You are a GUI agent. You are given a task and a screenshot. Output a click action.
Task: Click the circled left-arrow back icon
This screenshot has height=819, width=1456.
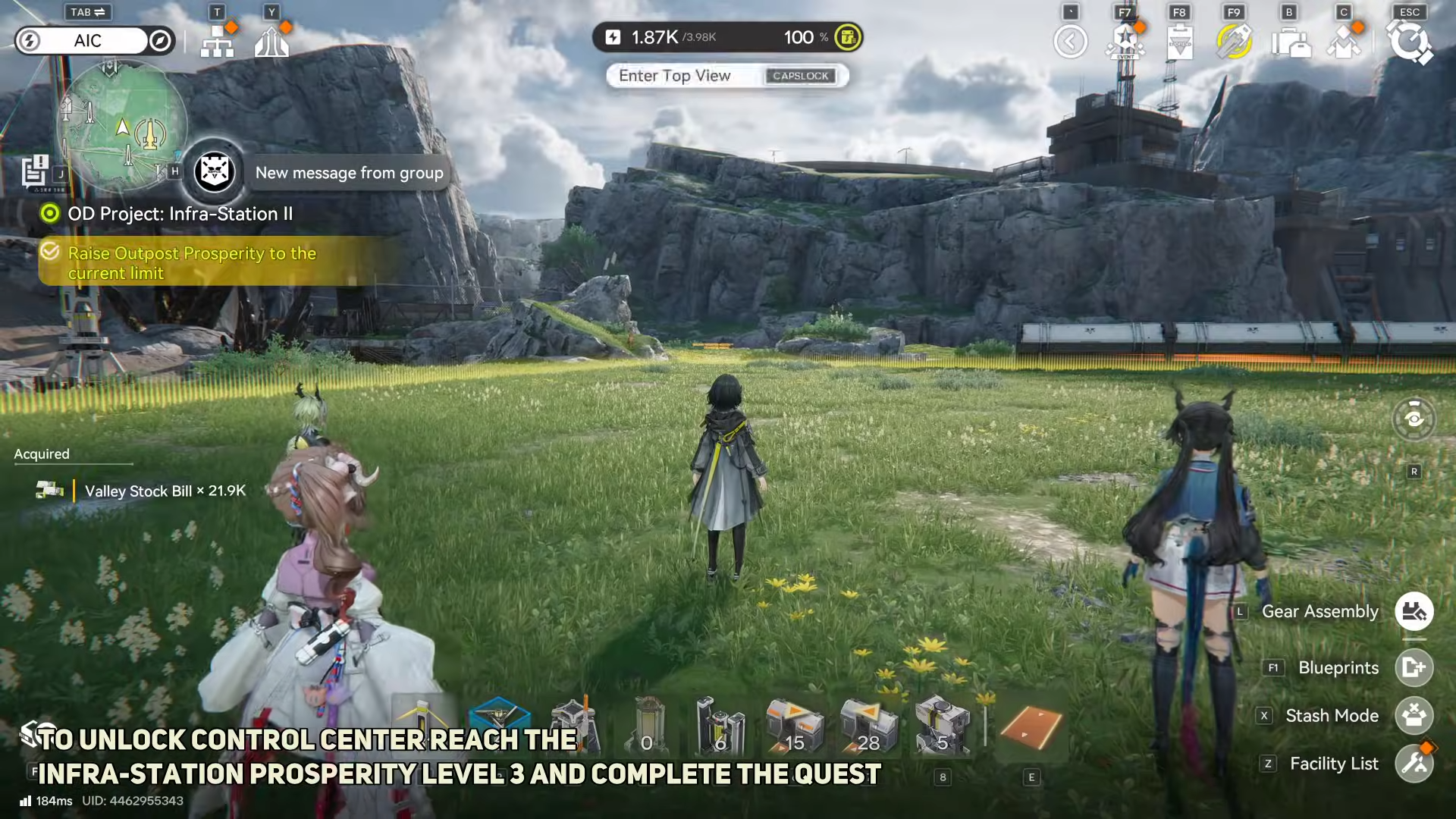coord(1070,42)
